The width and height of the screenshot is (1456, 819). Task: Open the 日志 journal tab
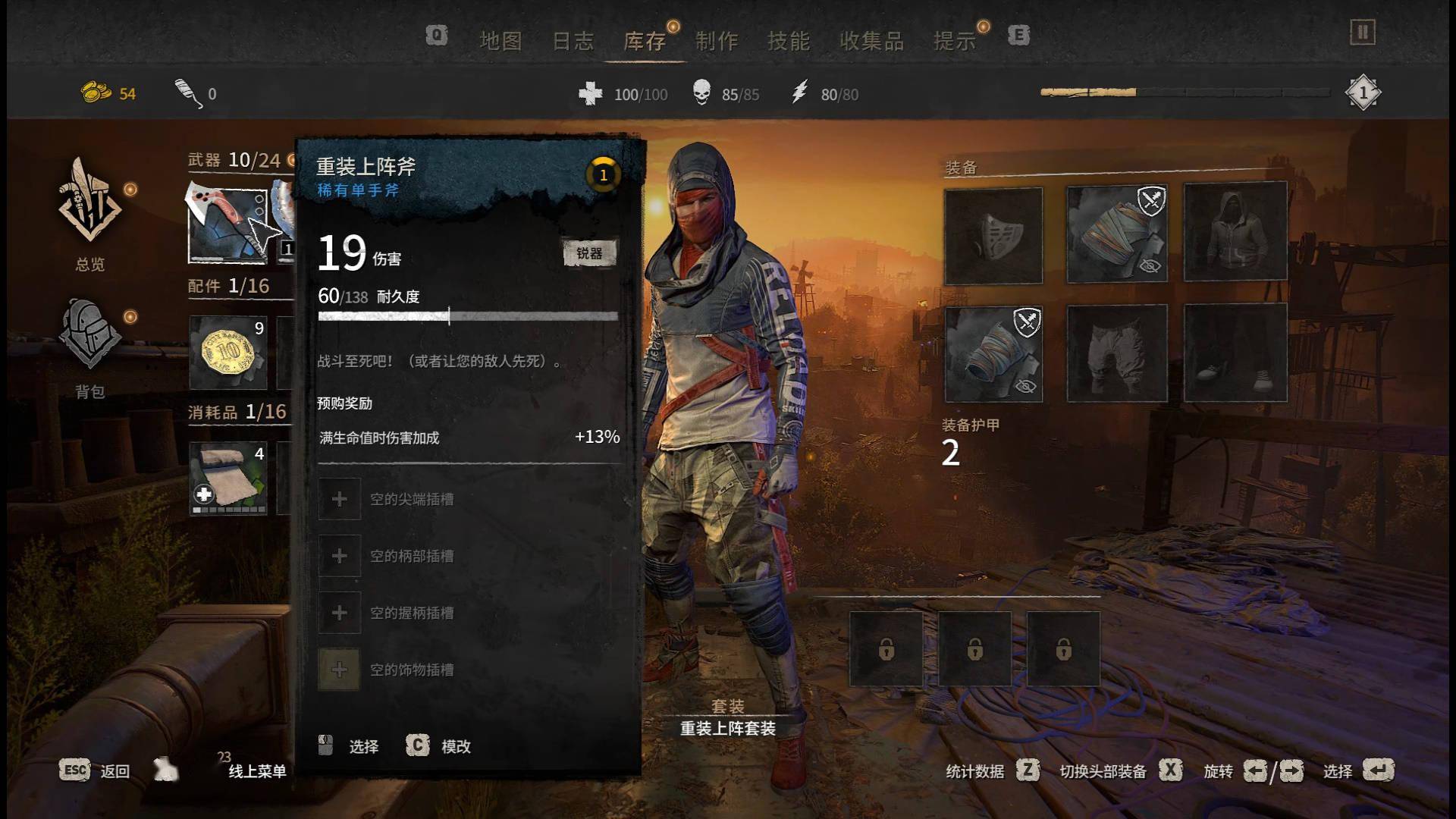[573, 41]
